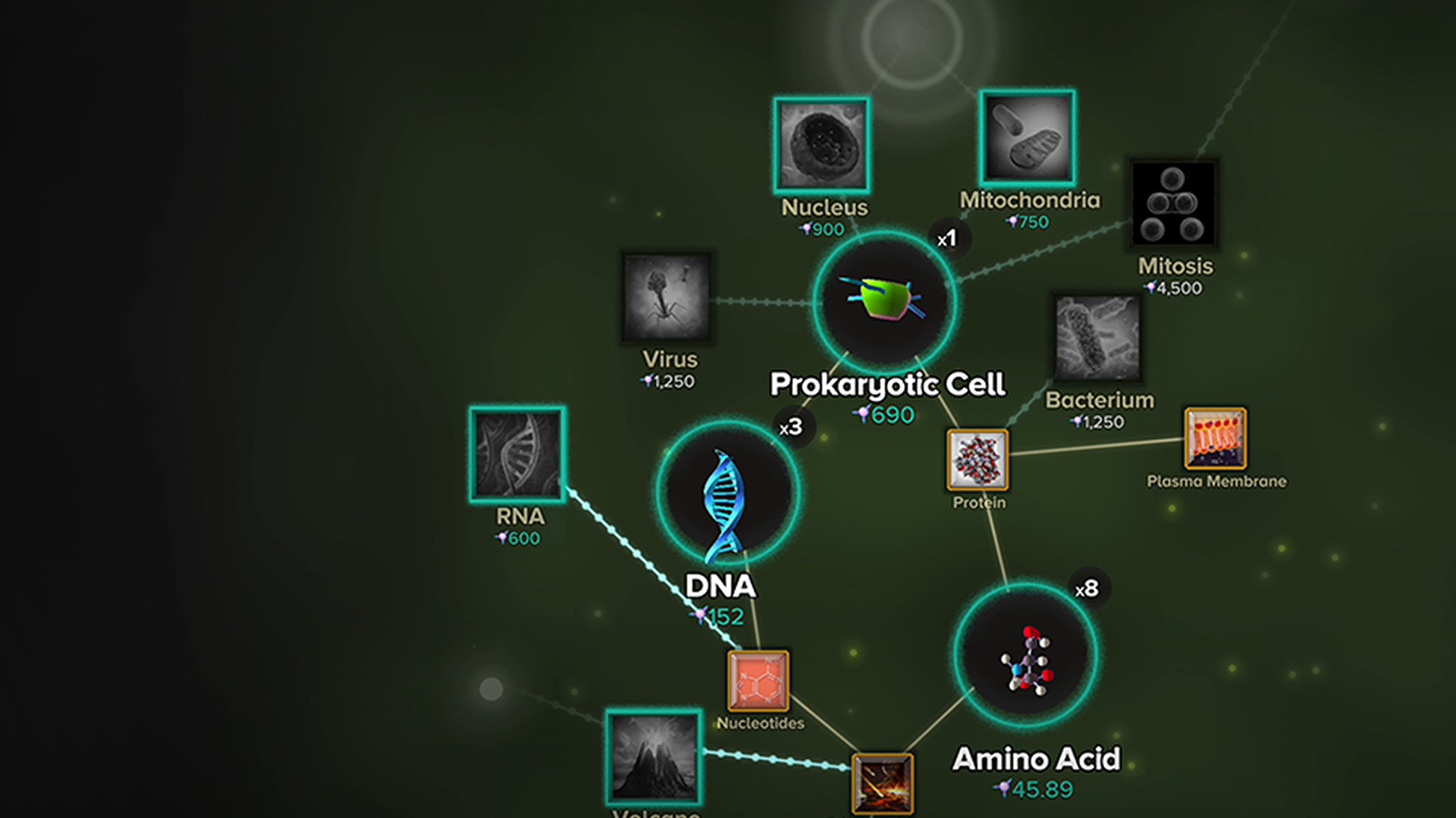Purchase another Amino Acid generator

(1025, 655)
